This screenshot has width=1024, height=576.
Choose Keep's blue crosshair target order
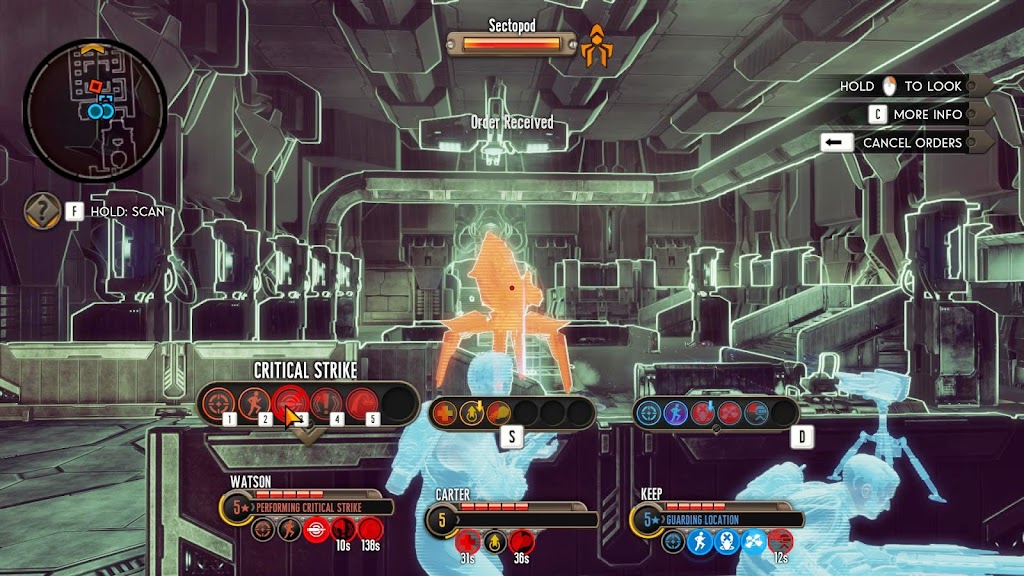pyautogui.click(x=649, y=412)
